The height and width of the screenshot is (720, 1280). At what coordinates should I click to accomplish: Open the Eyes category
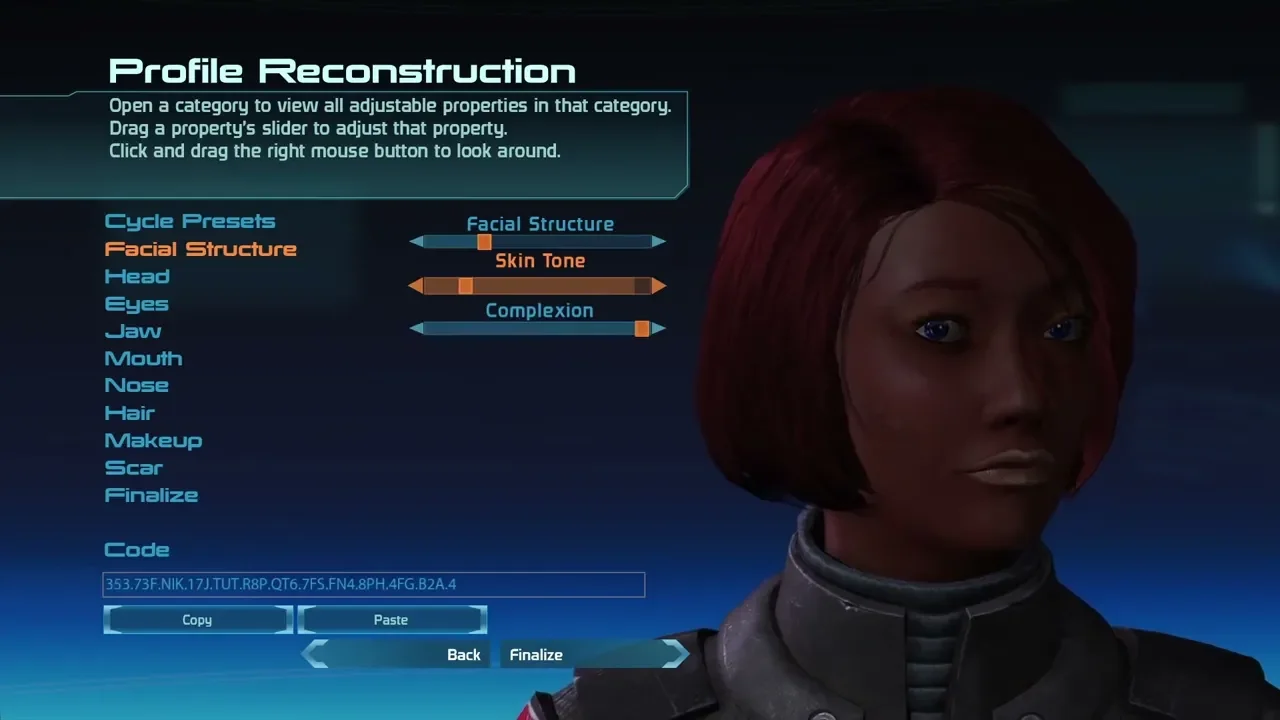click(136, 304)
